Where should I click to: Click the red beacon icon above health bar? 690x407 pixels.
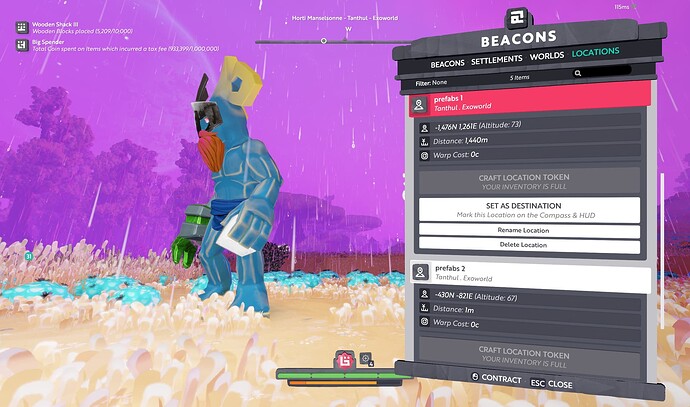pyautogui.click(x=344, y=359)
